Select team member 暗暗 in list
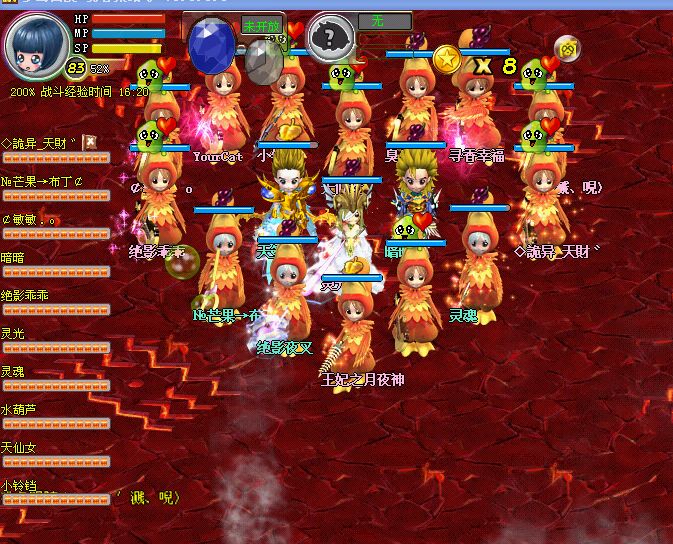Screen dimensions: 673x544 14,257
